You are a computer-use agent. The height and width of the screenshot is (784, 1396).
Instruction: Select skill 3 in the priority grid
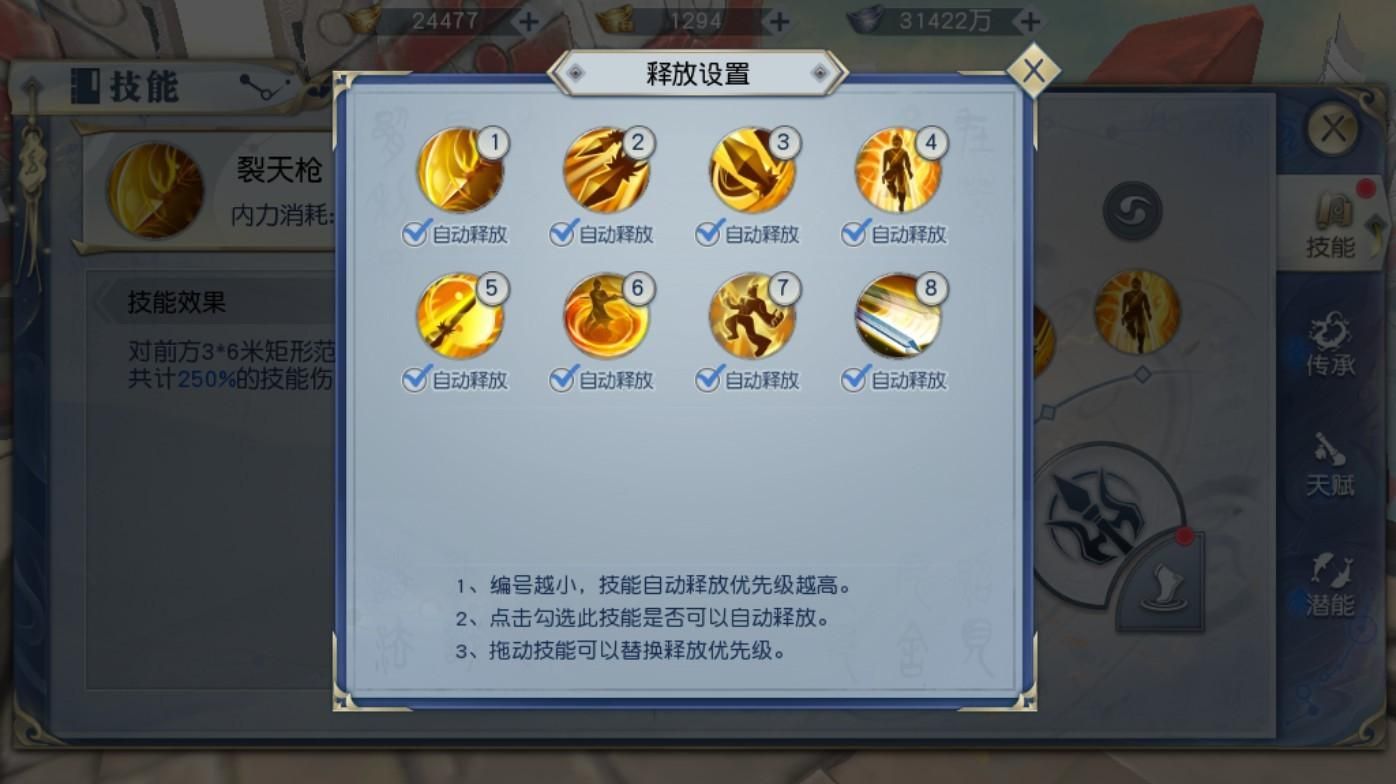(x=750, y=172)
